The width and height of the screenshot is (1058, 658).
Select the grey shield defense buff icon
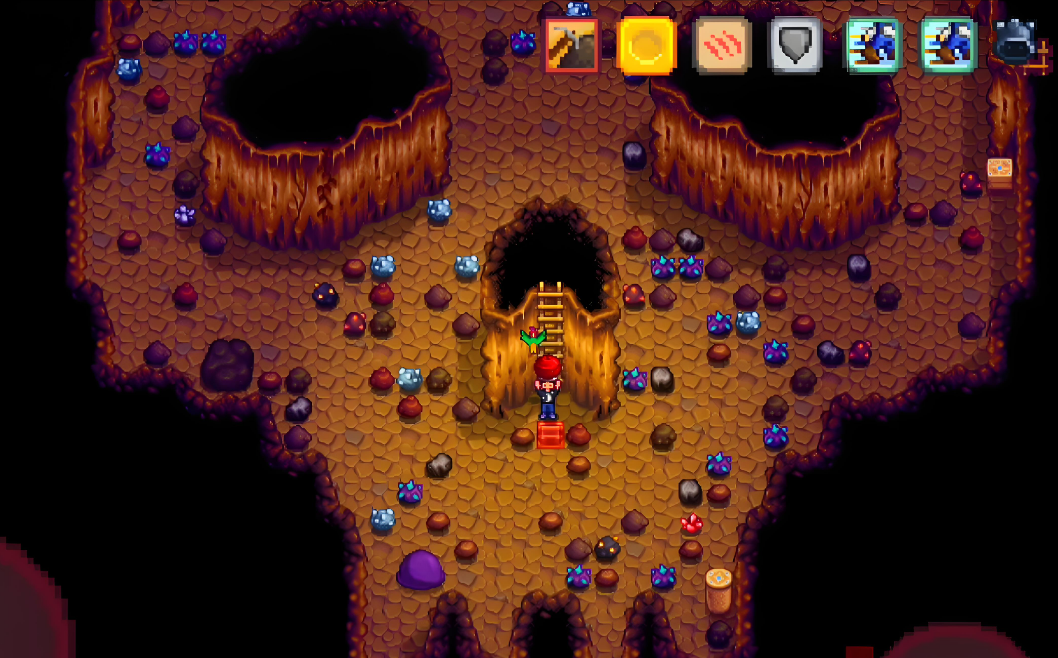pos(796,46)
